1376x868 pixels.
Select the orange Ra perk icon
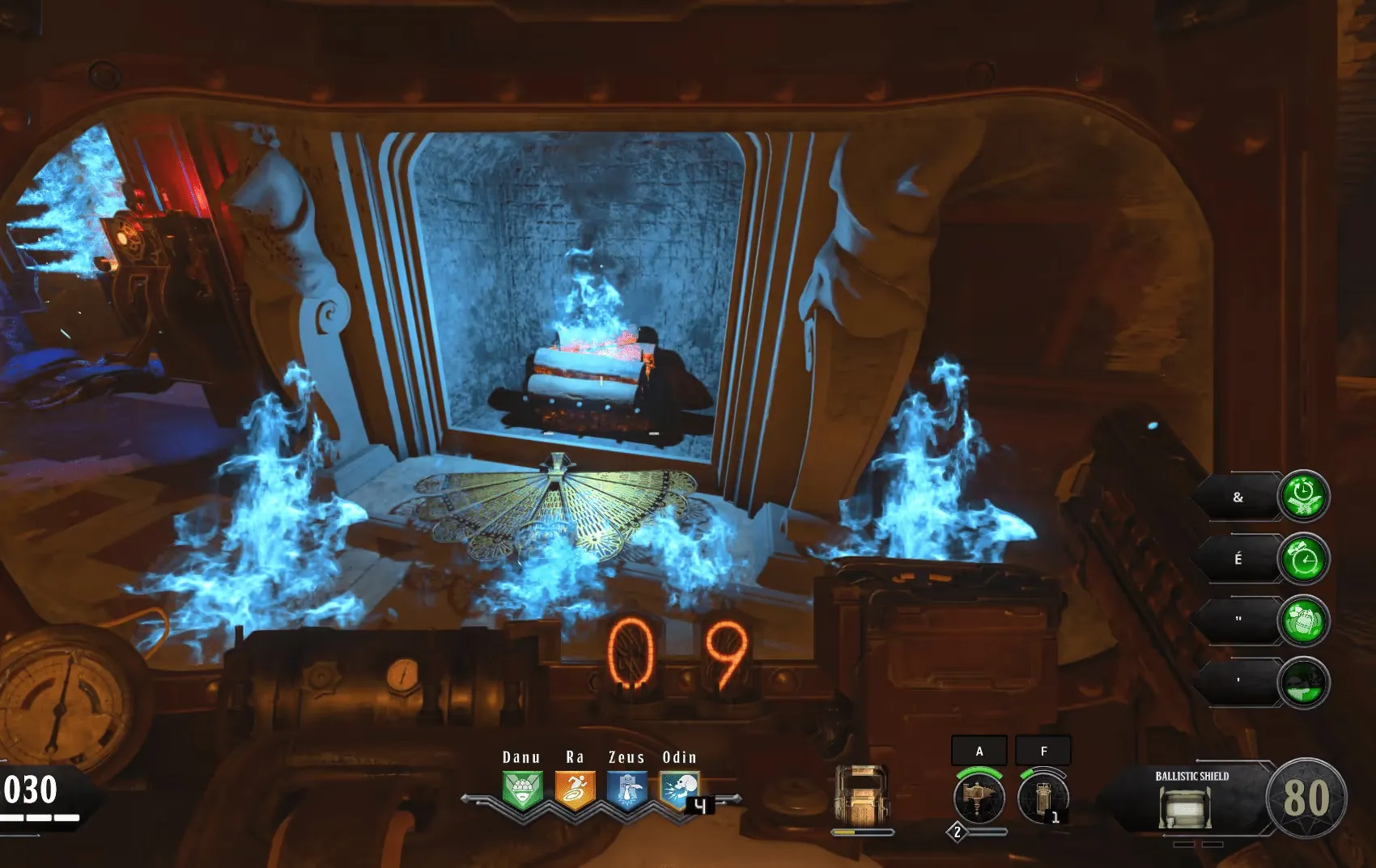(575, 790)
